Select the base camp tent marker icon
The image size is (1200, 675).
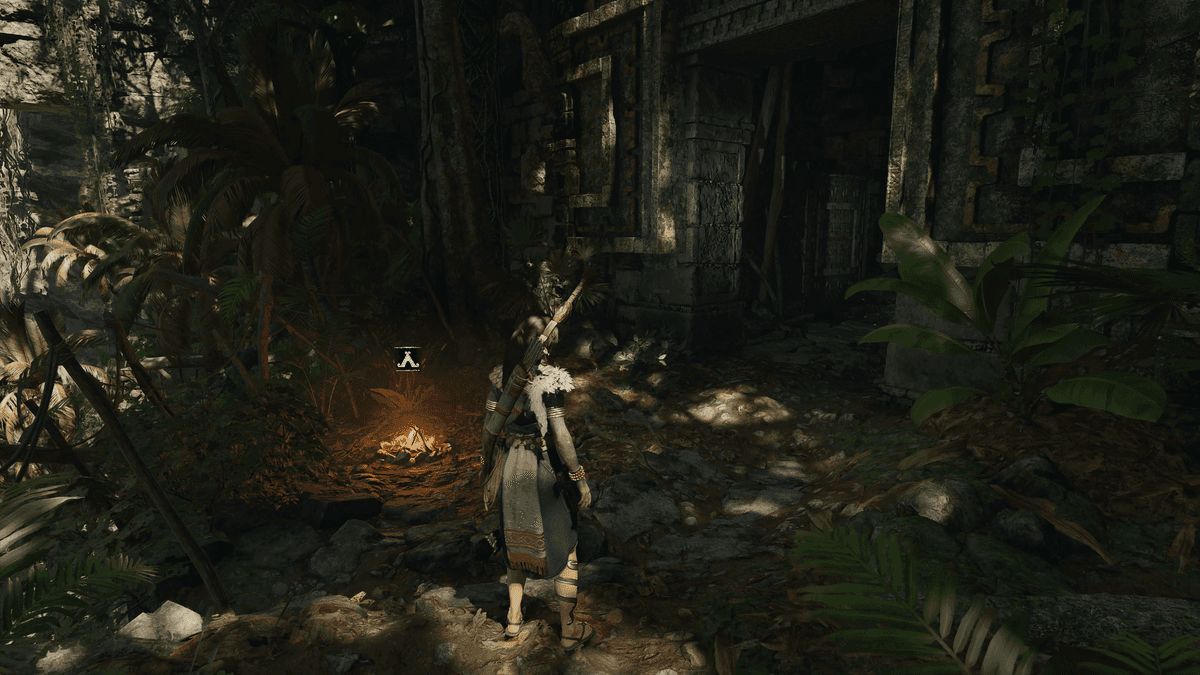point(407,358)
